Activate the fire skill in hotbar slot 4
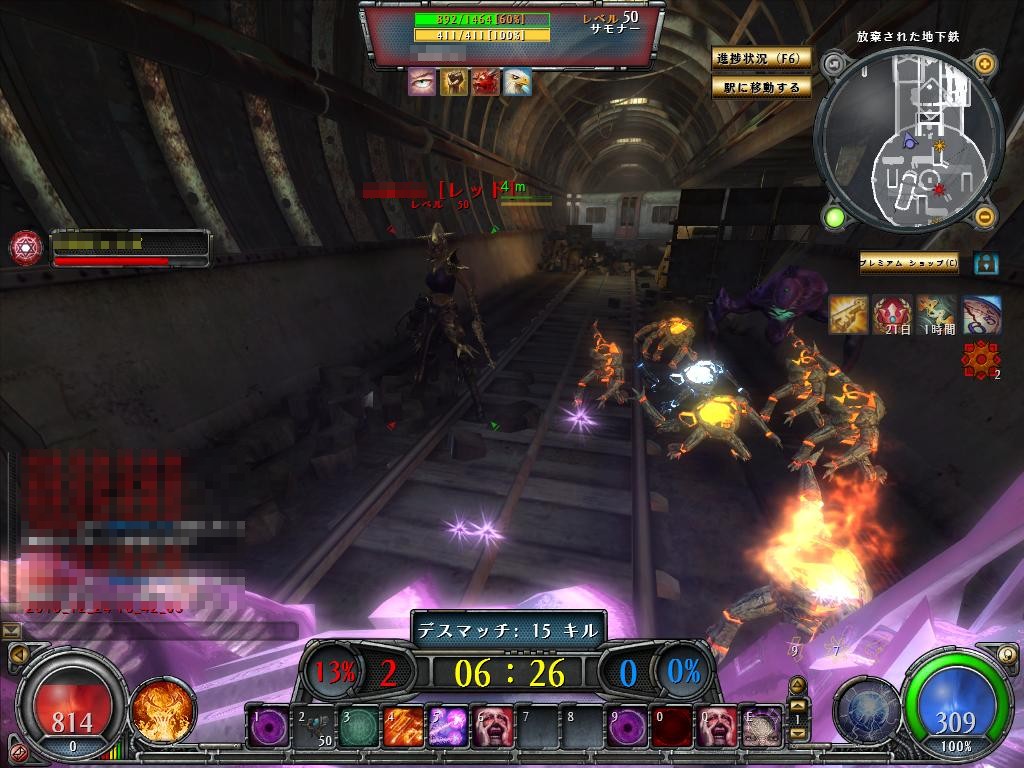 (400, 727)
